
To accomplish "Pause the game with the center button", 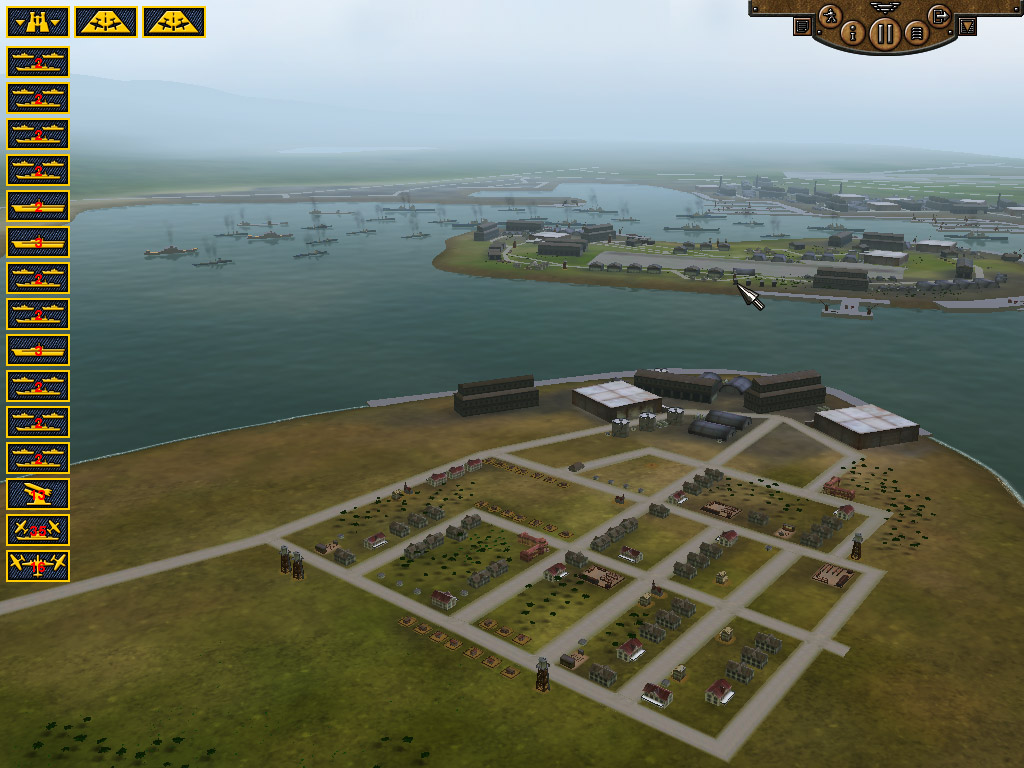I will click(884, 33).
